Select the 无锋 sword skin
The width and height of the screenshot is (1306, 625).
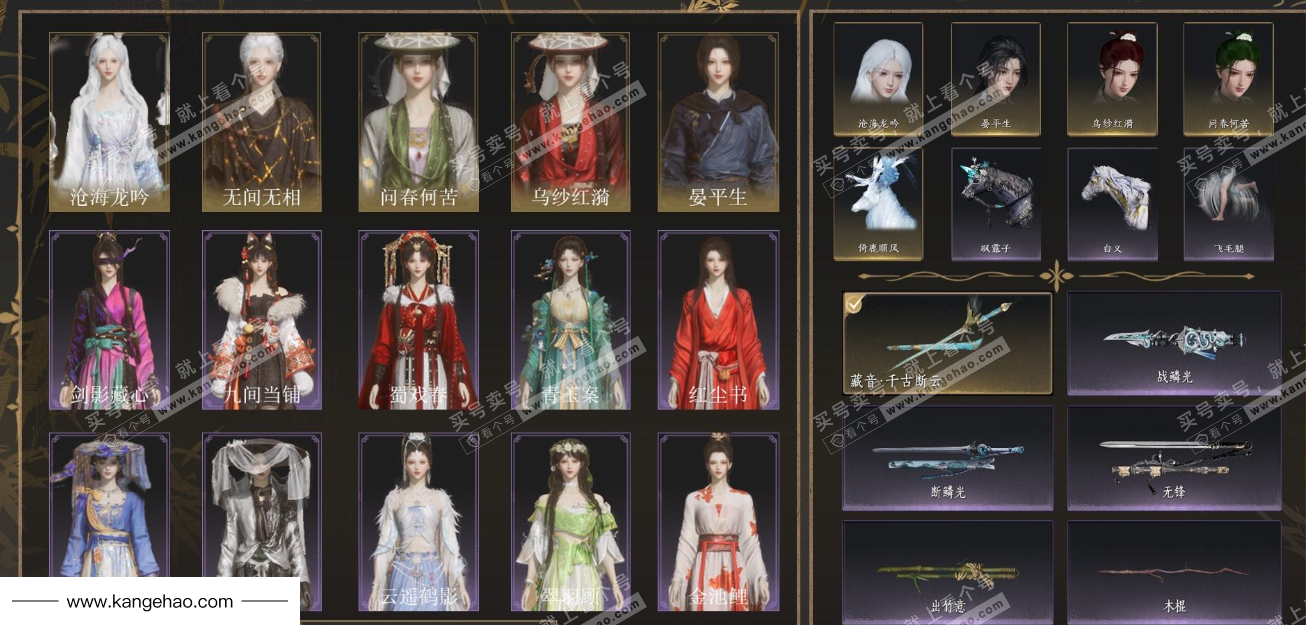1174,457
